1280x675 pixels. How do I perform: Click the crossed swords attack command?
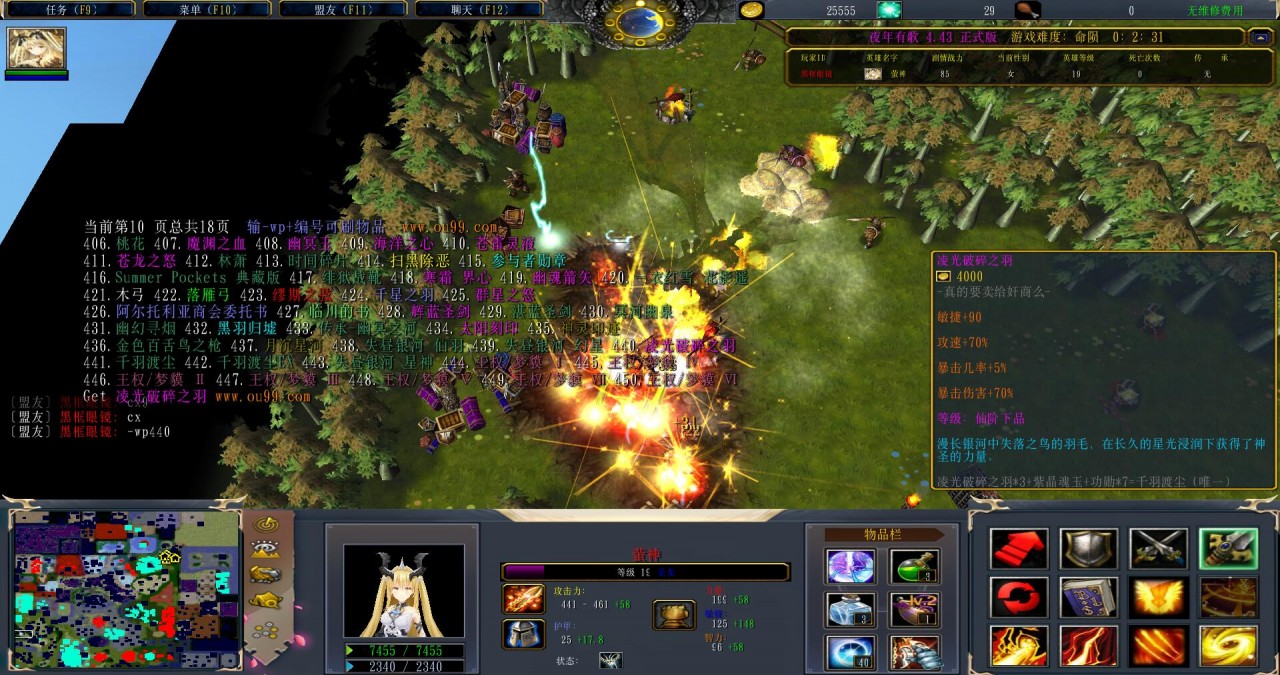pos(1158,548)
